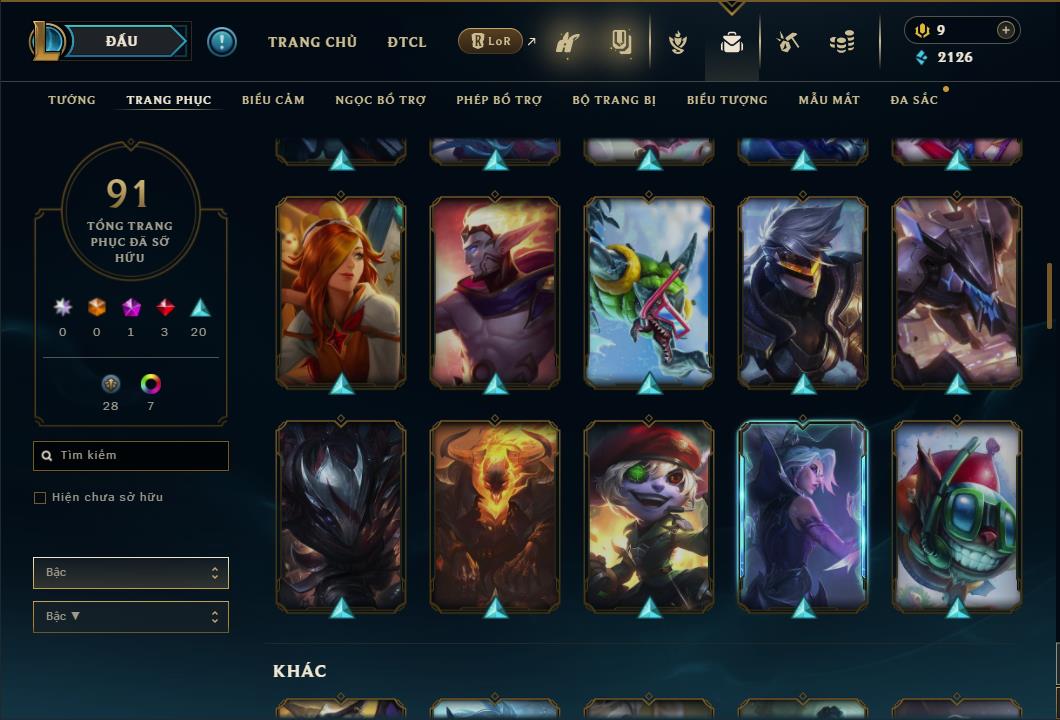
Task: Open the first Bậc filter dropdown
Action: click(131, 573)
